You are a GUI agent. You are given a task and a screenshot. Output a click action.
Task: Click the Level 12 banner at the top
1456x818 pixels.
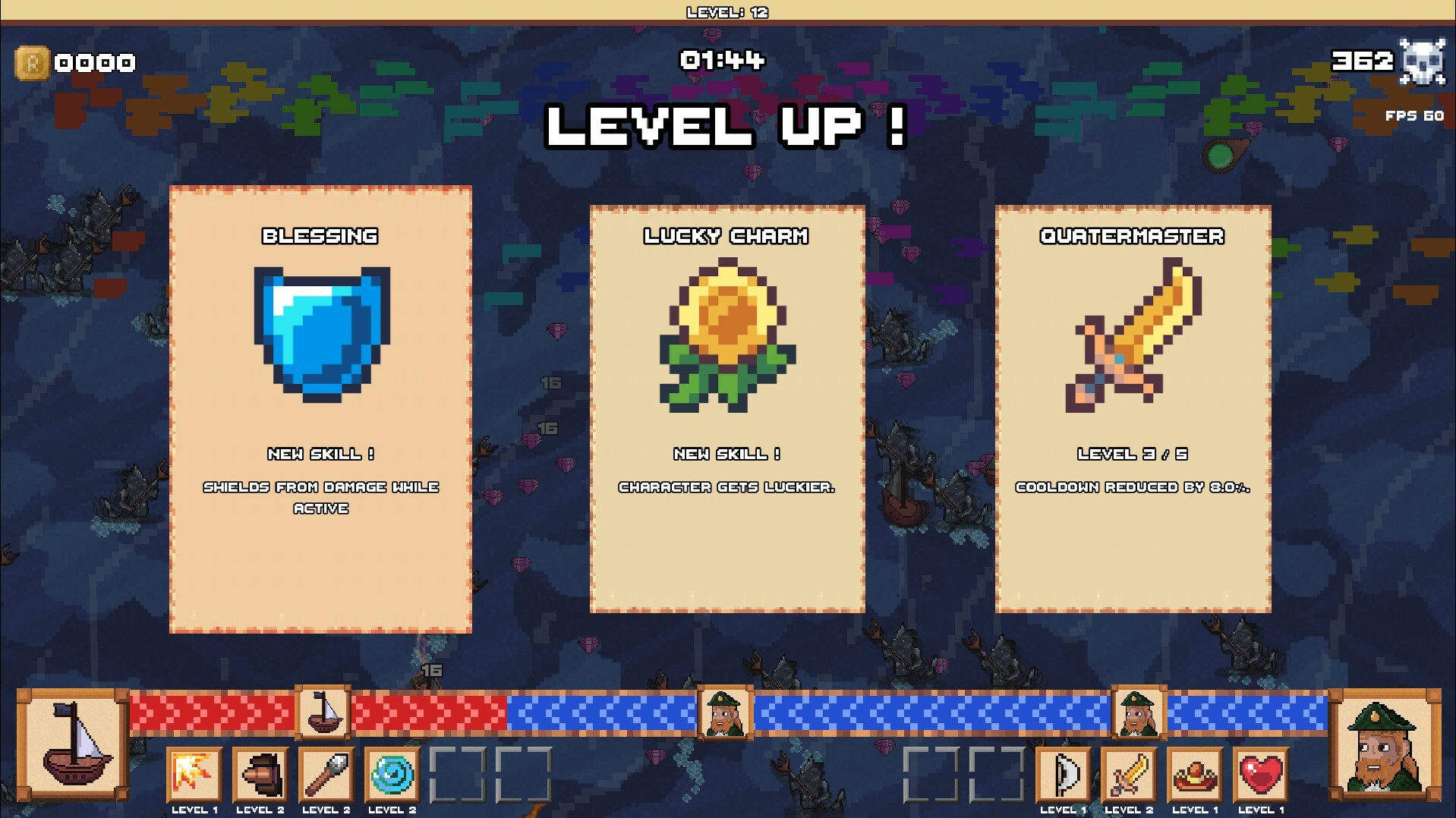[726, 11]
